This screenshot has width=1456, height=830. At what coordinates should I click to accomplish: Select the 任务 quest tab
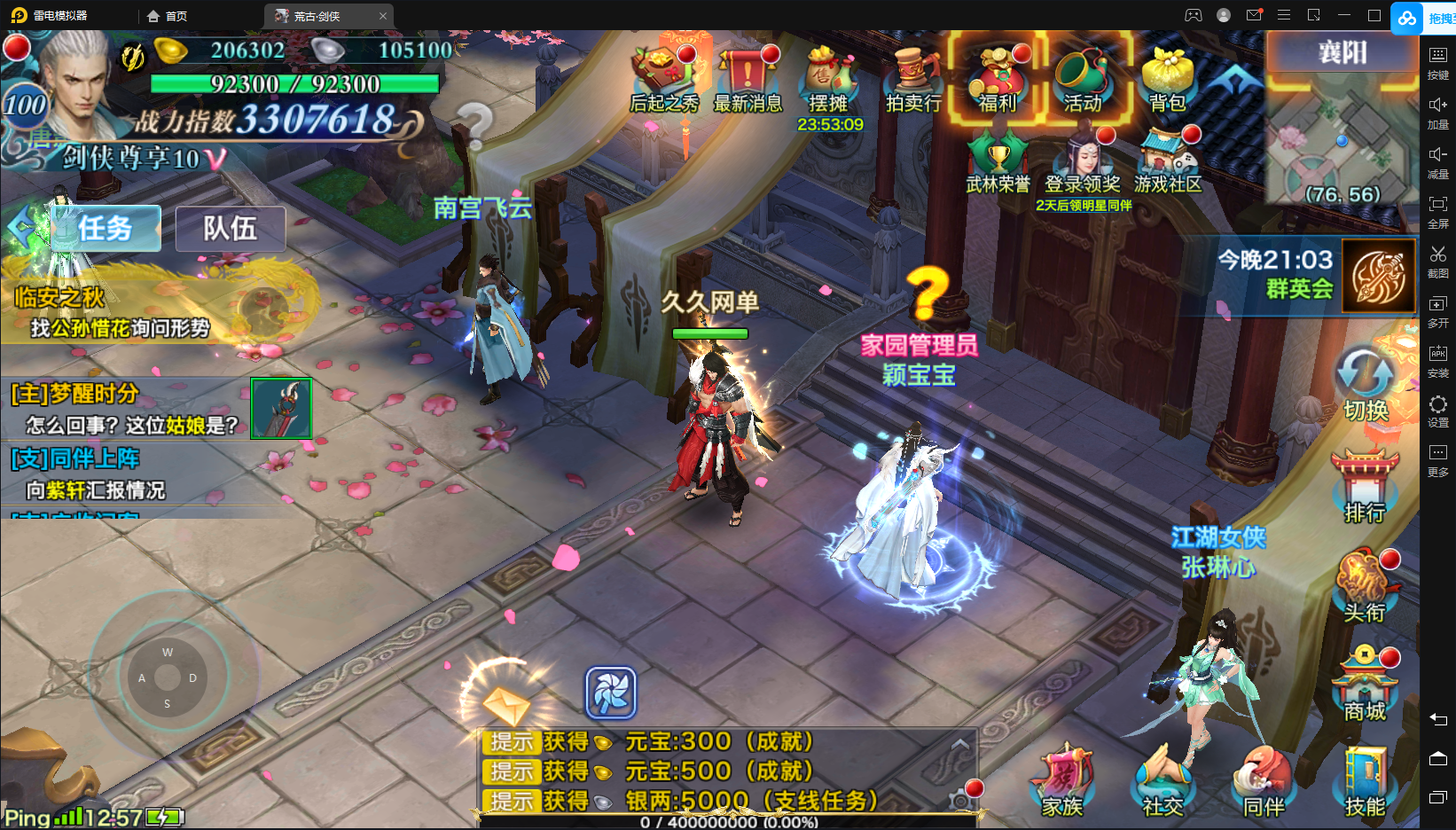point(106,229)
